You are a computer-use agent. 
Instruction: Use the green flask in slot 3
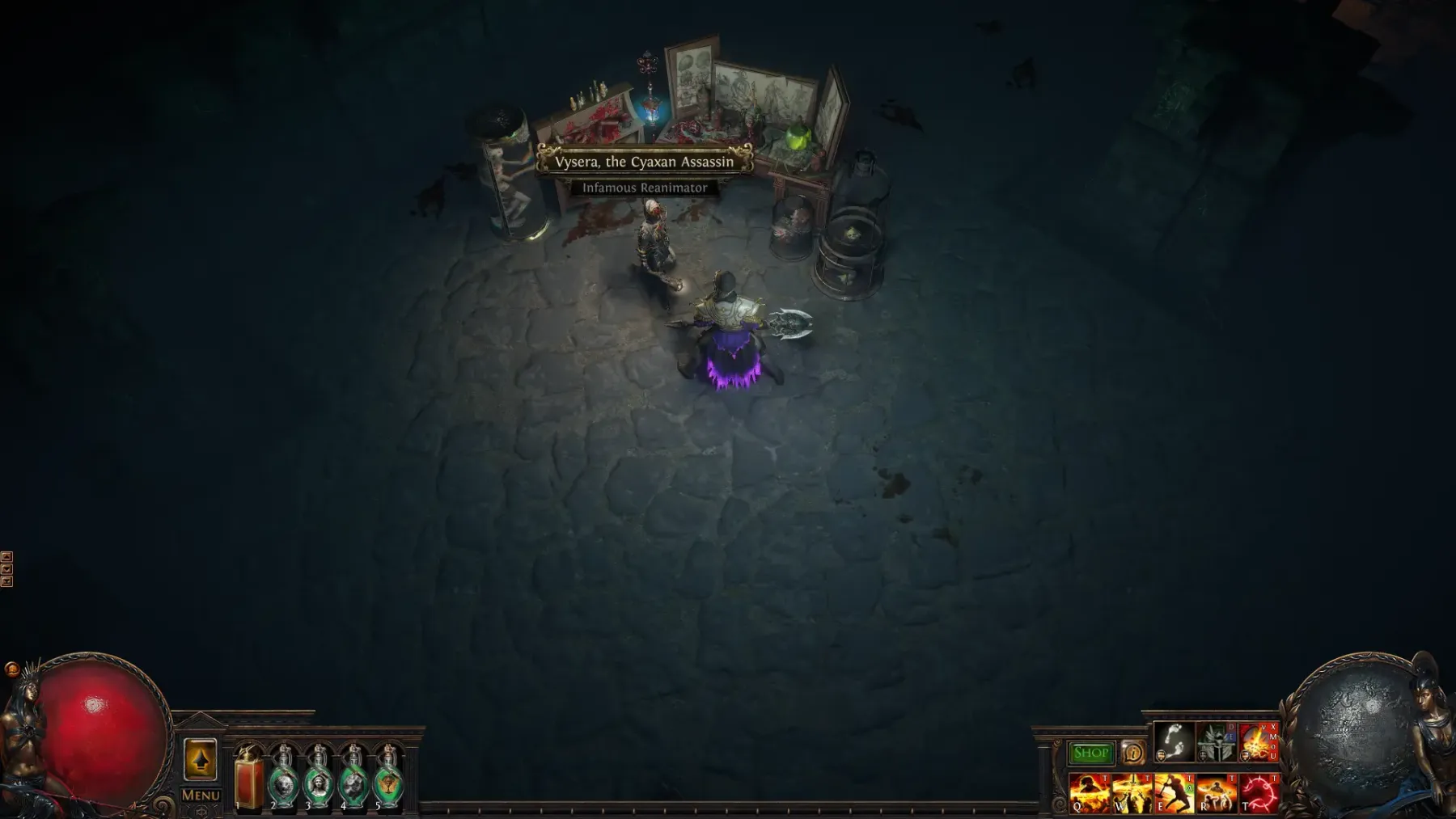(x=319, y=780)
